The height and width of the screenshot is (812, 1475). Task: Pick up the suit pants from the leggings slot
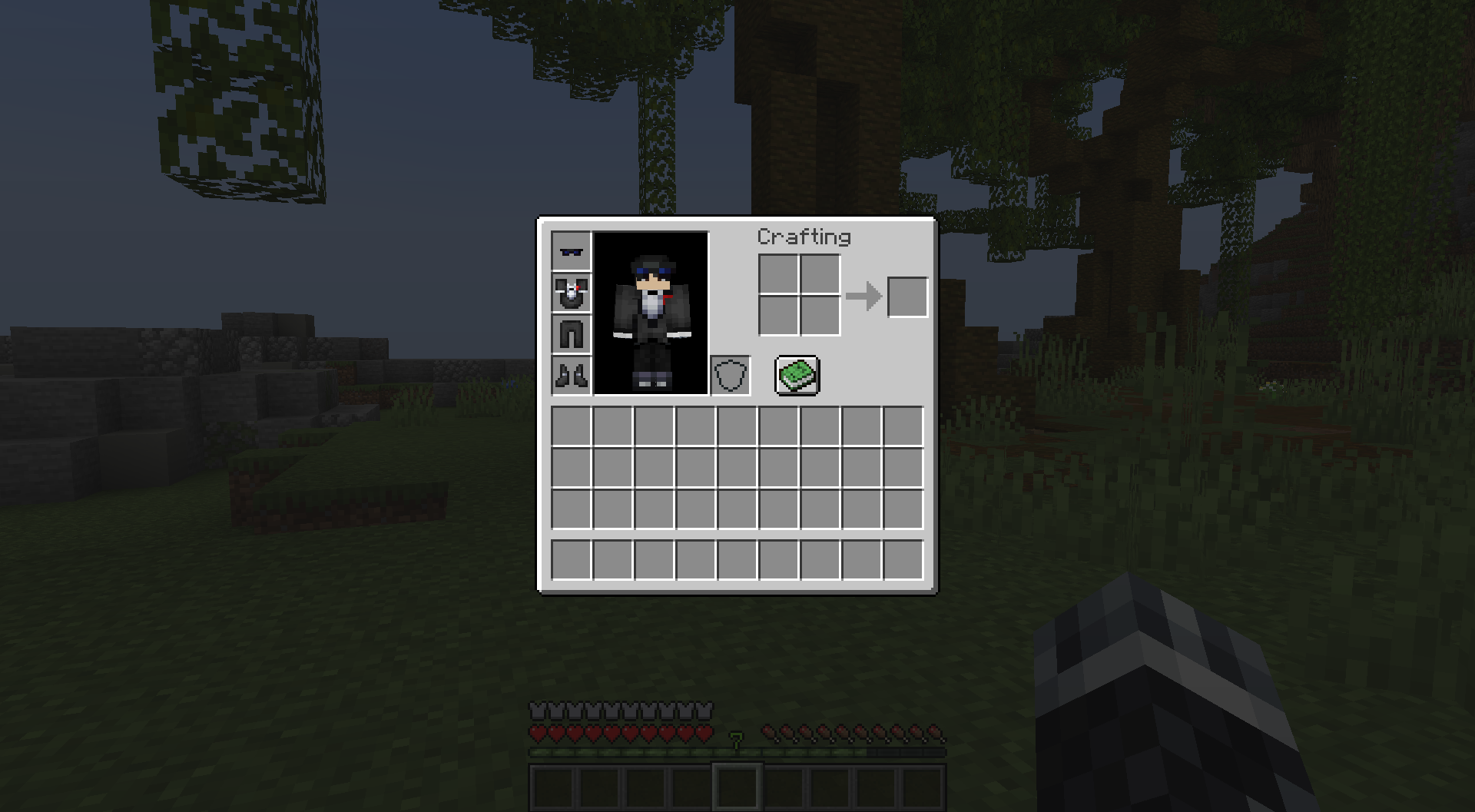[x=572, y=335]
